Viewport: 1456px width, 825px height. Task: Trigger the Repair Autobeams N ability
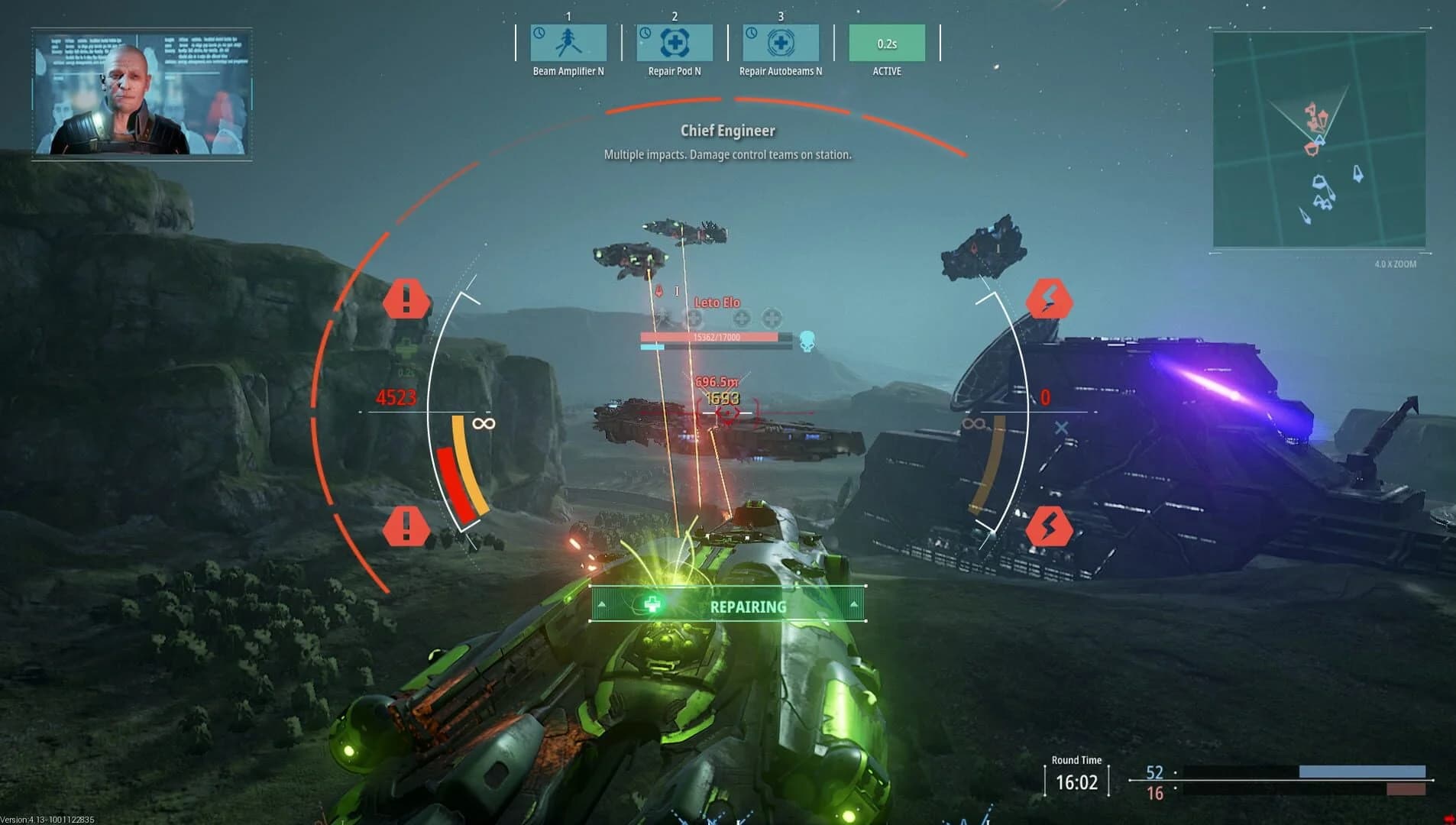[781, 44]
